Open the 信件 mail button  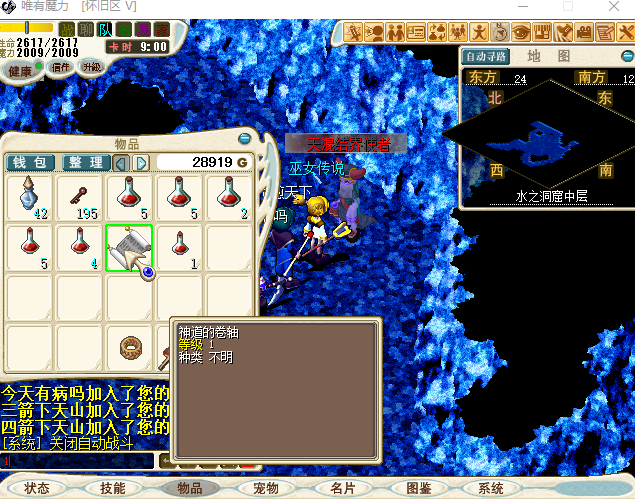60,68
